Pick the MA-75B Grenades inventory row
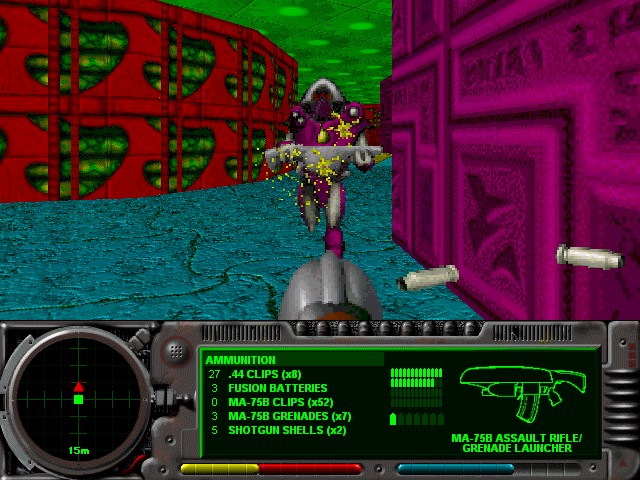The height and width of the screenshot is (480, 640). coord(280,416)
